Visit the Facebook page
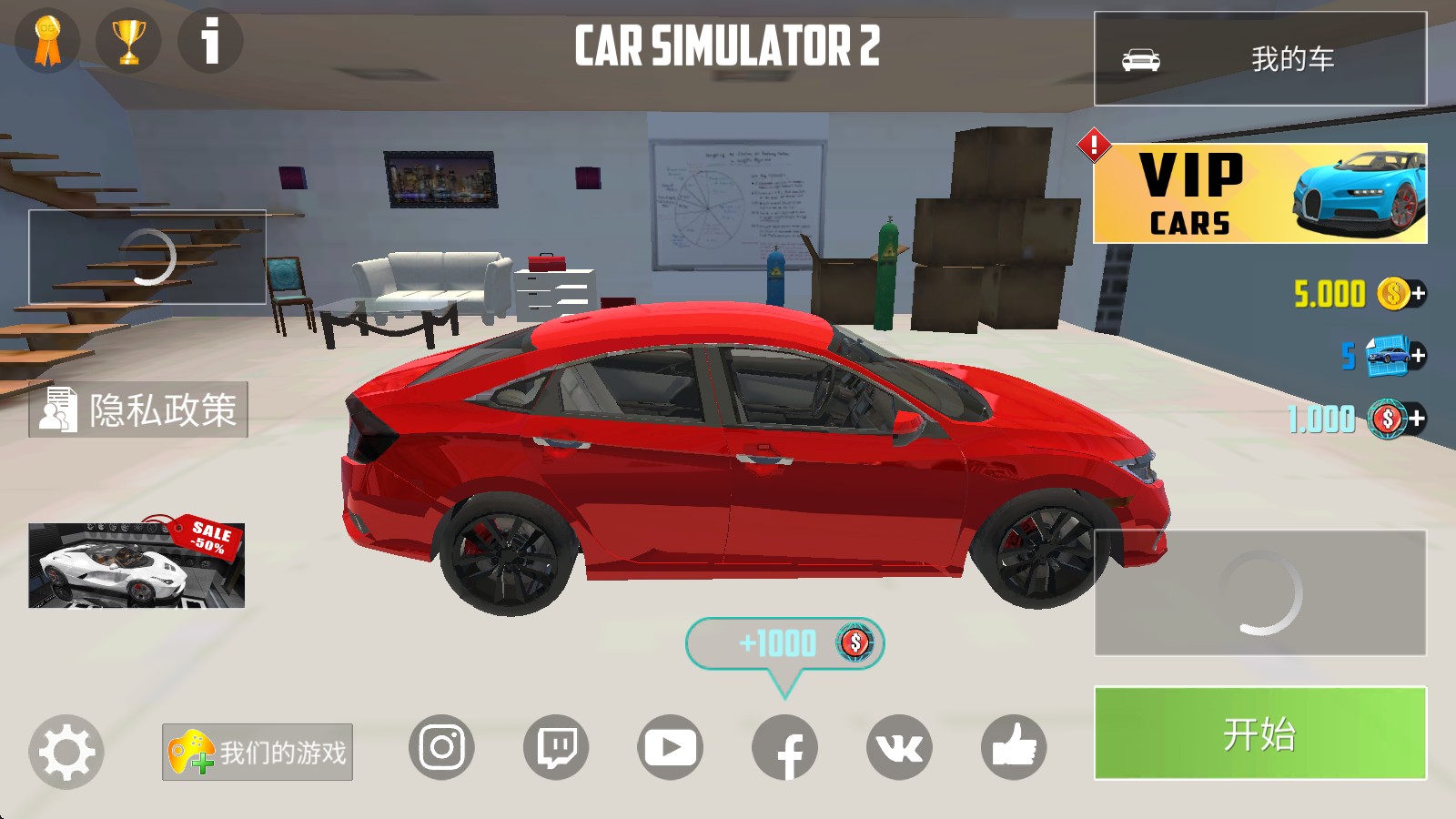This screenshot has width=1456, height=819. pos(784,748)
